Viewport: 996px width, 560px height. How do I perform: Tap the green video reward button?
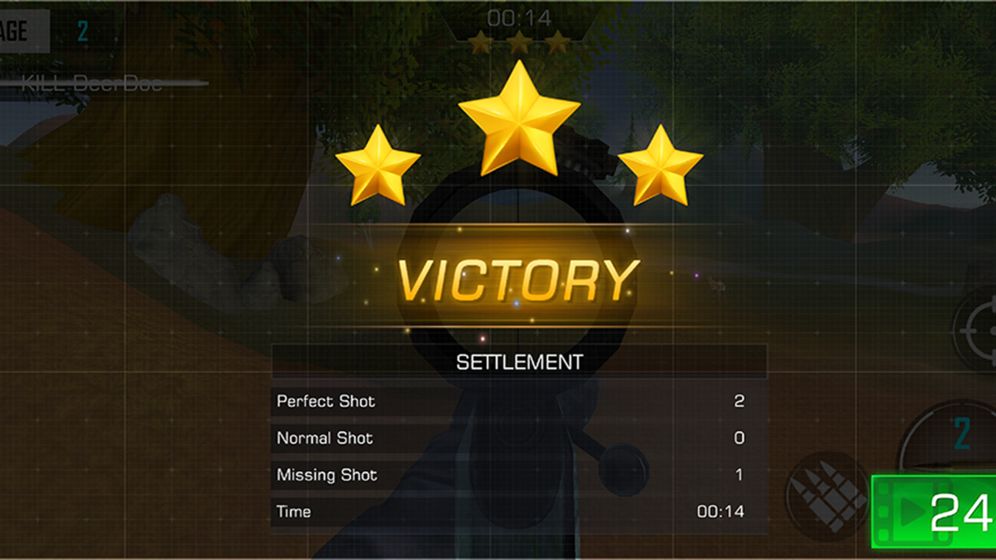pyautogui.click(x=933, y=514)
